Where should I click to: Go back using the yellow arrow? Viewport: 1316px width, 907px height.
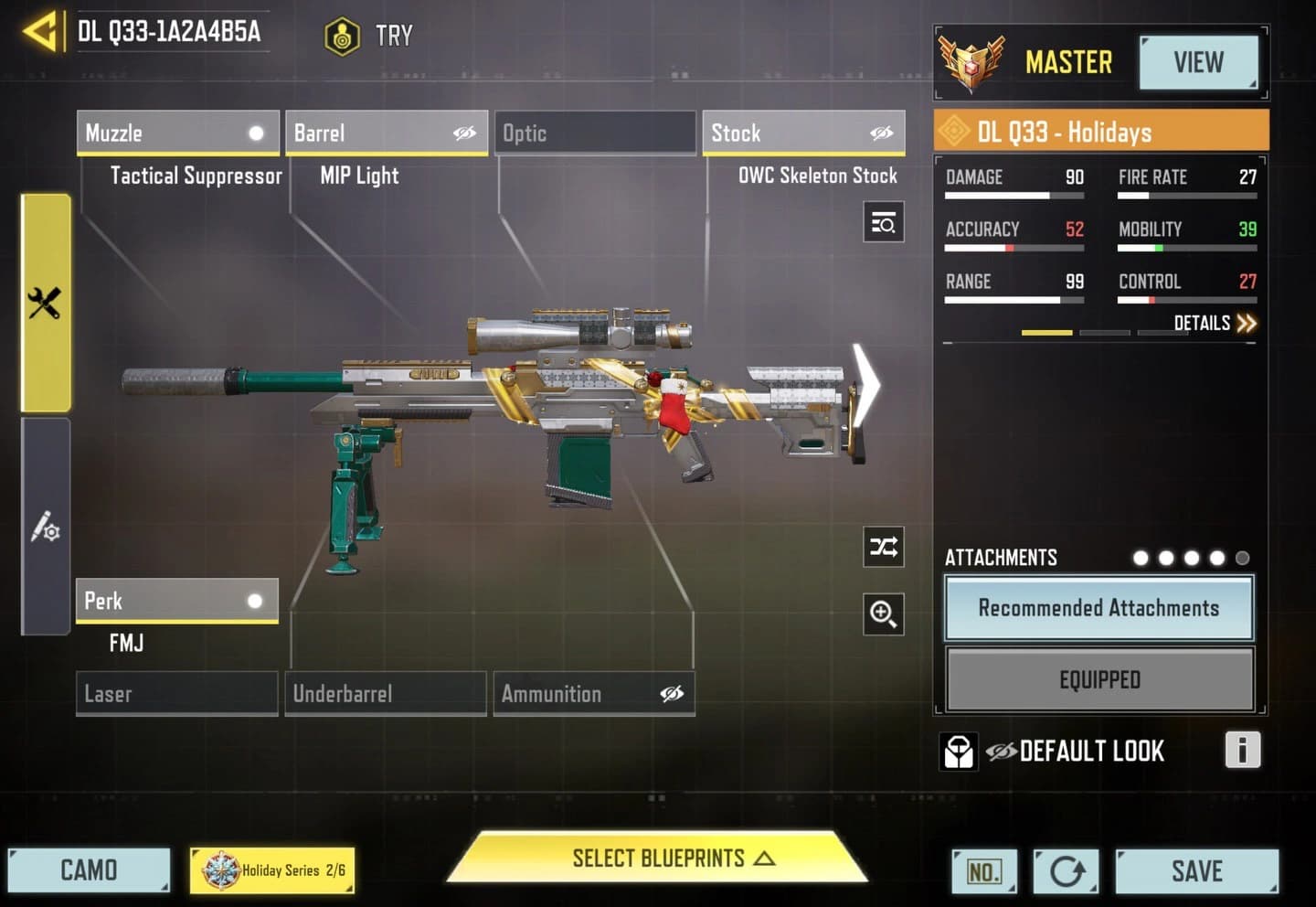41,33
